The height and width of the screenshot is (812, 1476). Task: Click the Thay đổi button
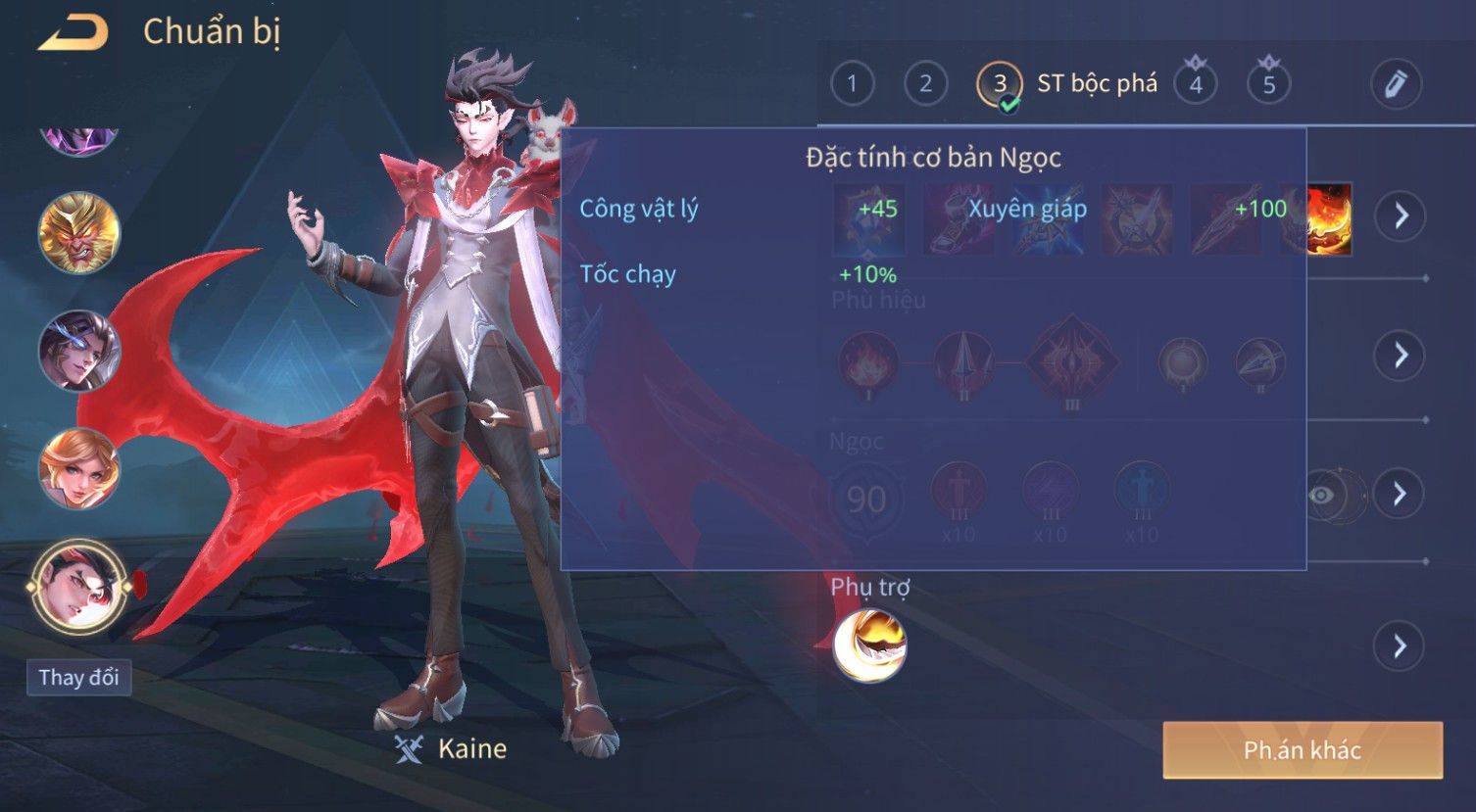(78, 678)
